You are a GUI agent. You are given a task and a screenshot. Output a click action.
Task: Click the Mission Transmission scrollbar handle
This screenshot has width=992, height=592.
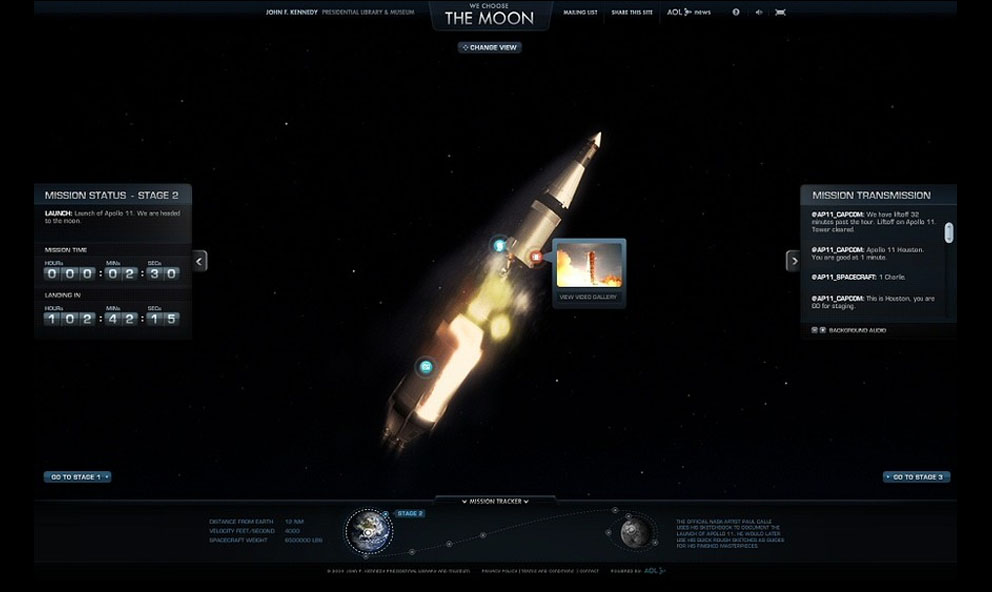tap(949, 232)
